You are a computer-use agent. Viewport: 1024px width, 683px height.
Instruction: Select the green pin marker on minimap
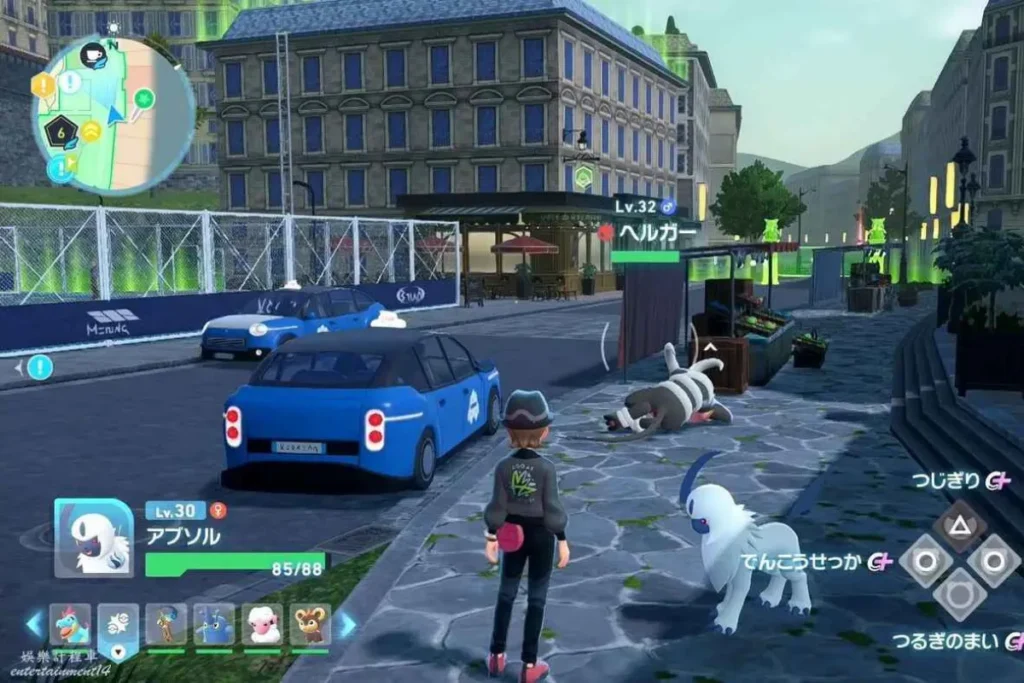tap(145, 98)
